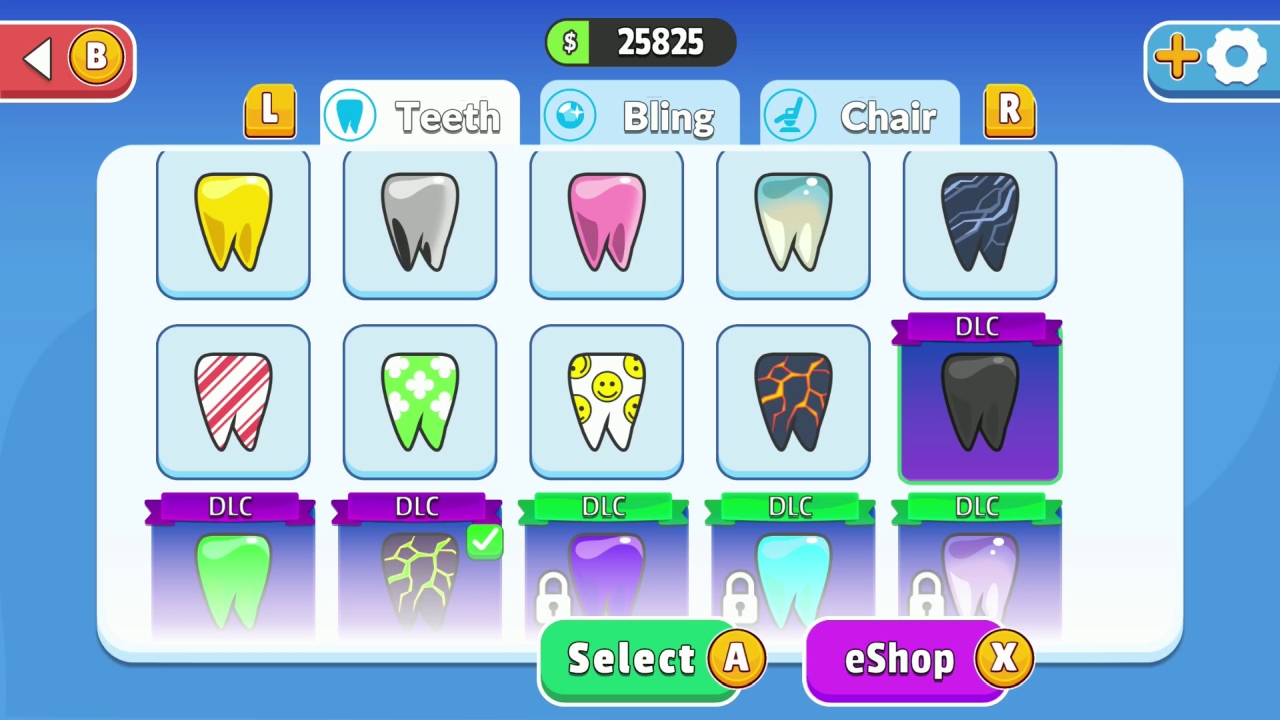Pick the blue lightning tooth skin

[x=978, y=222]
